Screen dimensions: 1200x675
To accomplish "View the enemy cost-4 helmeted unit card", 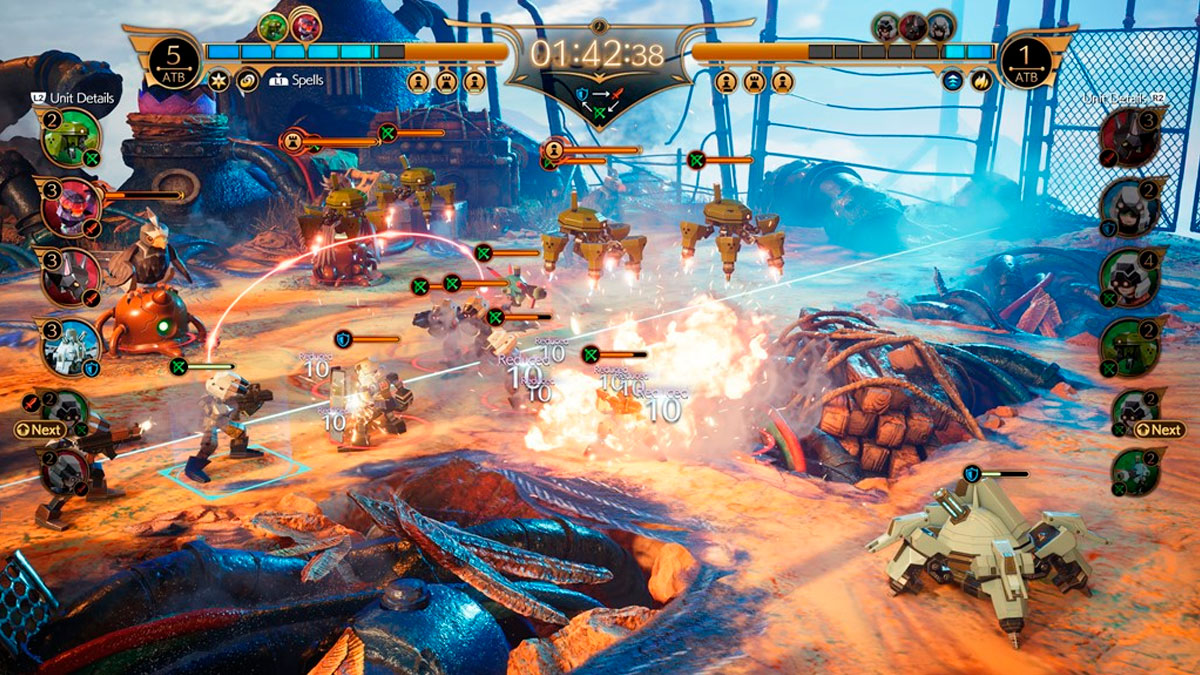I will pyautogui.click(x=1132, y=276).
